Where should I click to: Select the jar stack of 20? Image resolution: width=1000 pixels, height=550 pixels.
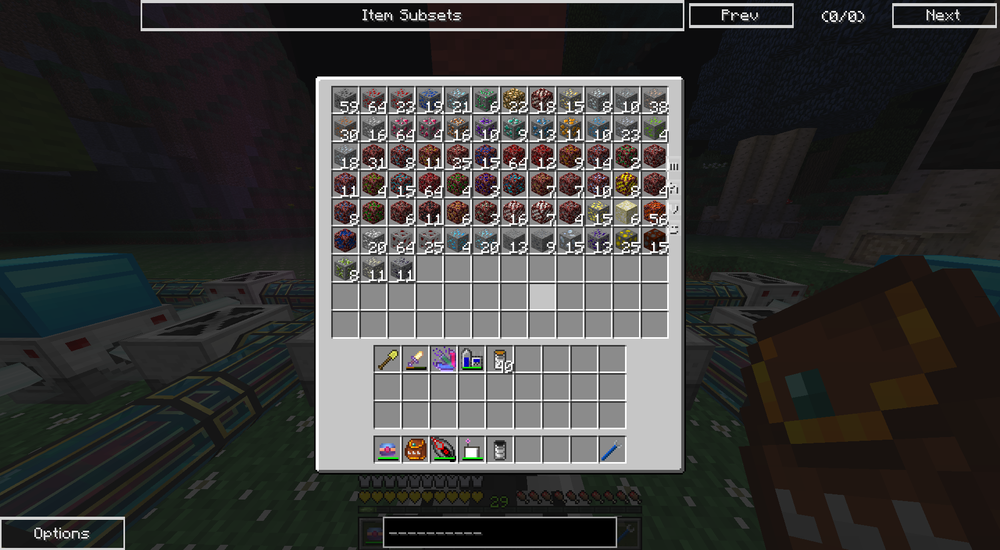pos(500,359)
